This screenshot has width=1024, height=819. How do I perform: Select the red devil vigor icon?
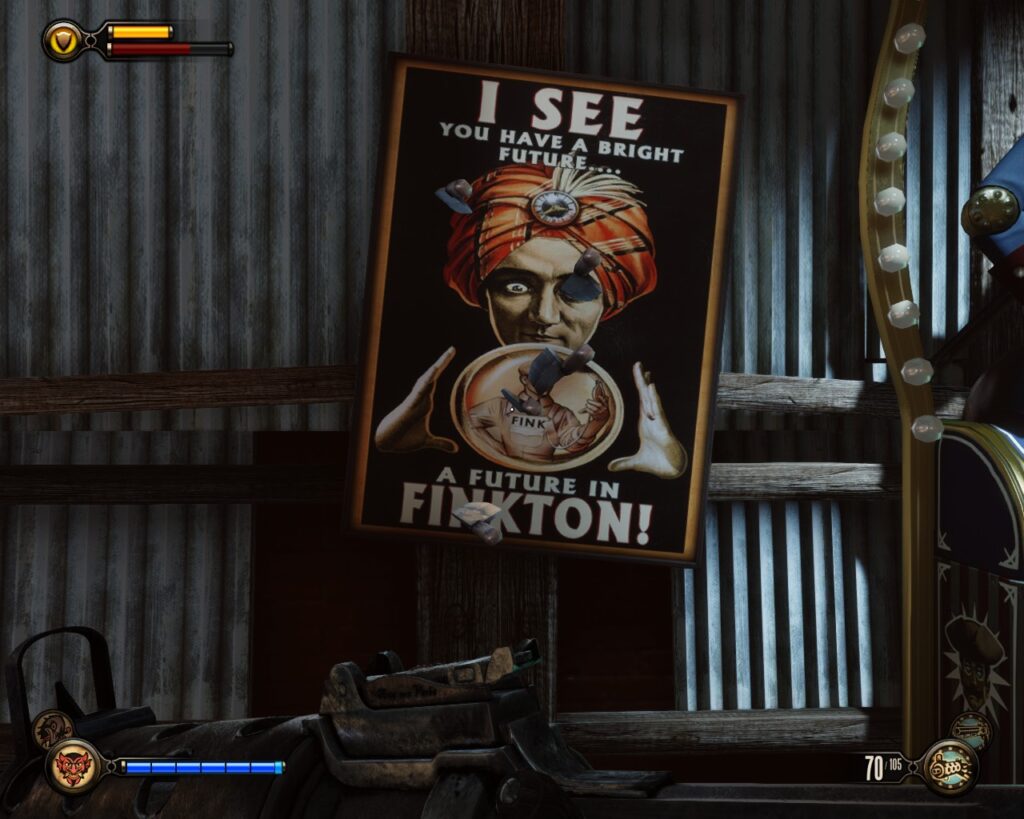point(75,767)
